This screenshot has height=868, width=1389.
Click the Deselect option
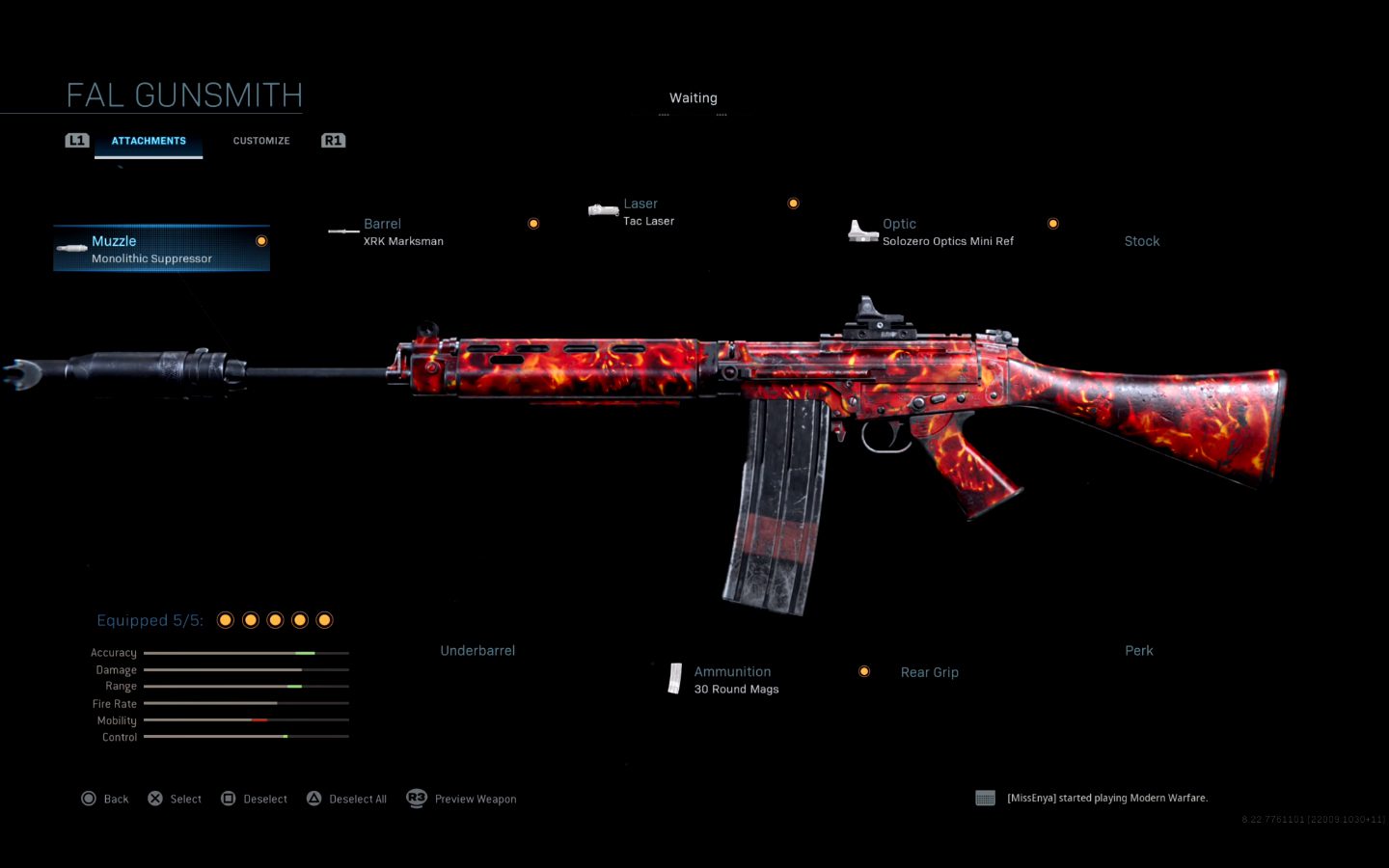(255, 799)
